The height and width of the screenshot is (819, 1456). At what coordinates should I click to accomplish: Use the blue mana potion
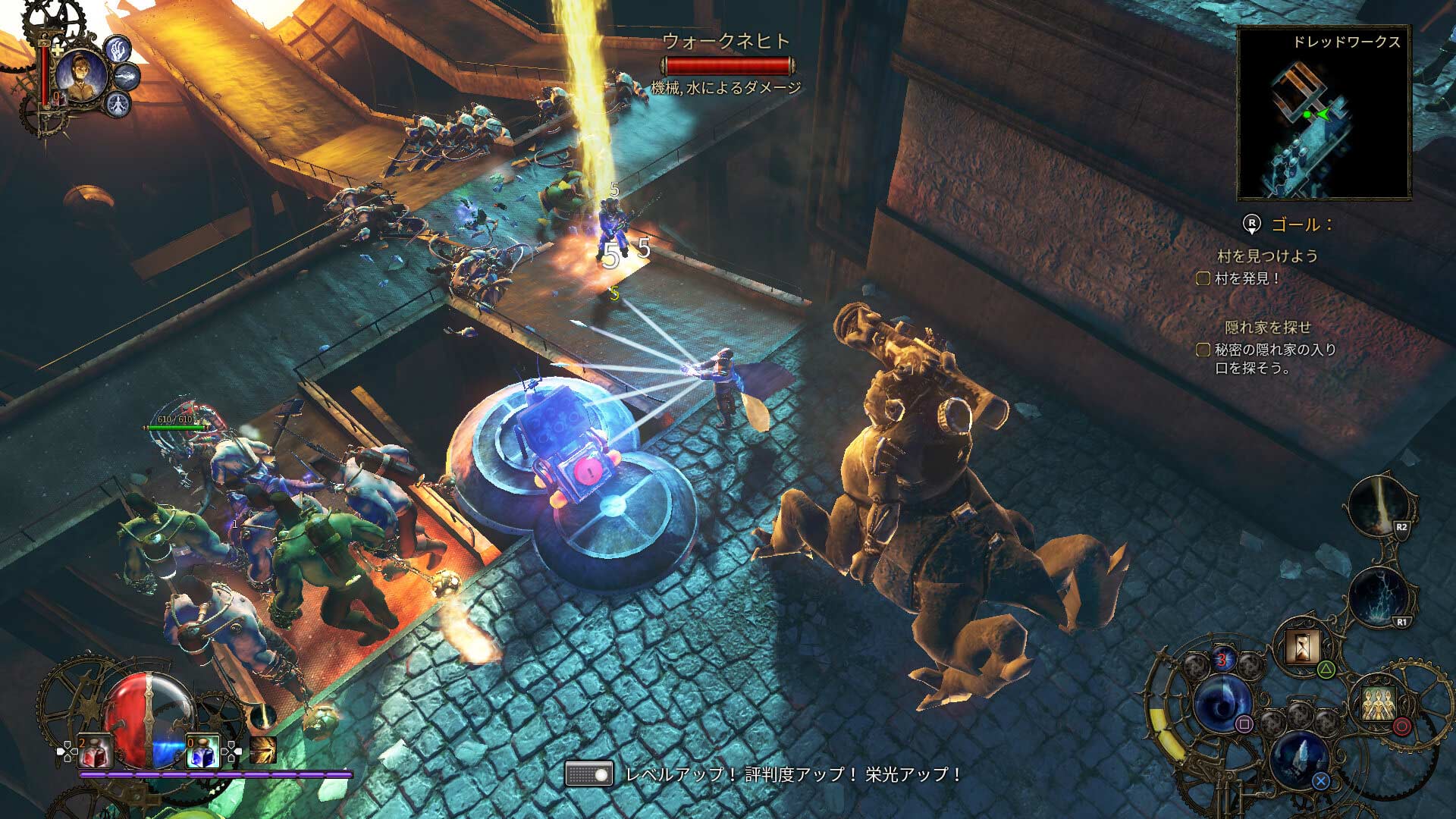202,752
